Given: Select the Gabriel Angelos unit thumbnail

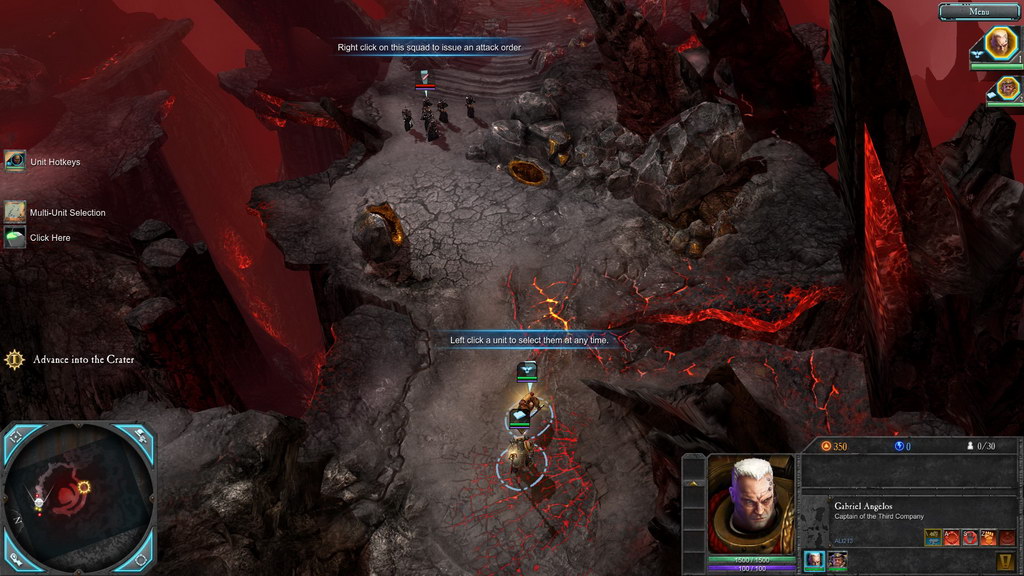Looking at the screenshot, I should click(815, 560).
